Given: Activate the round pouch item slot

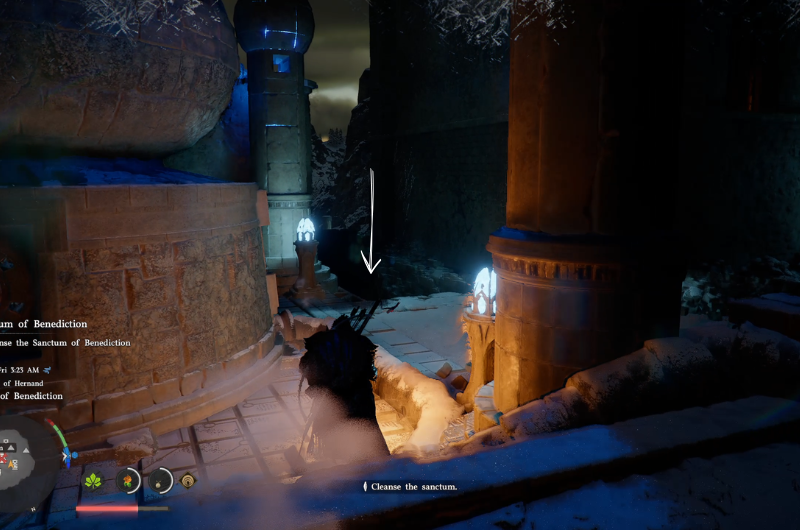Looking at the screenshot, I should [x=158, y=481].
